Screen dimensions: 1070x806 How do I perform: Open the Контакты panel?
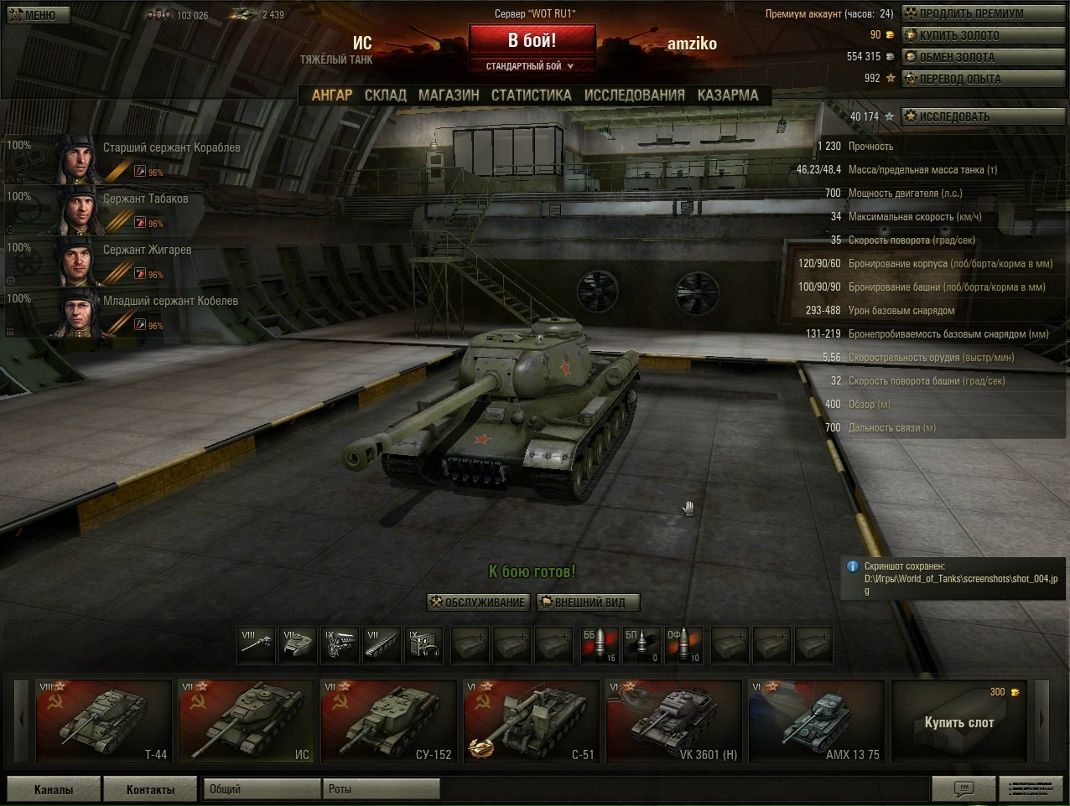pos(149,789)
